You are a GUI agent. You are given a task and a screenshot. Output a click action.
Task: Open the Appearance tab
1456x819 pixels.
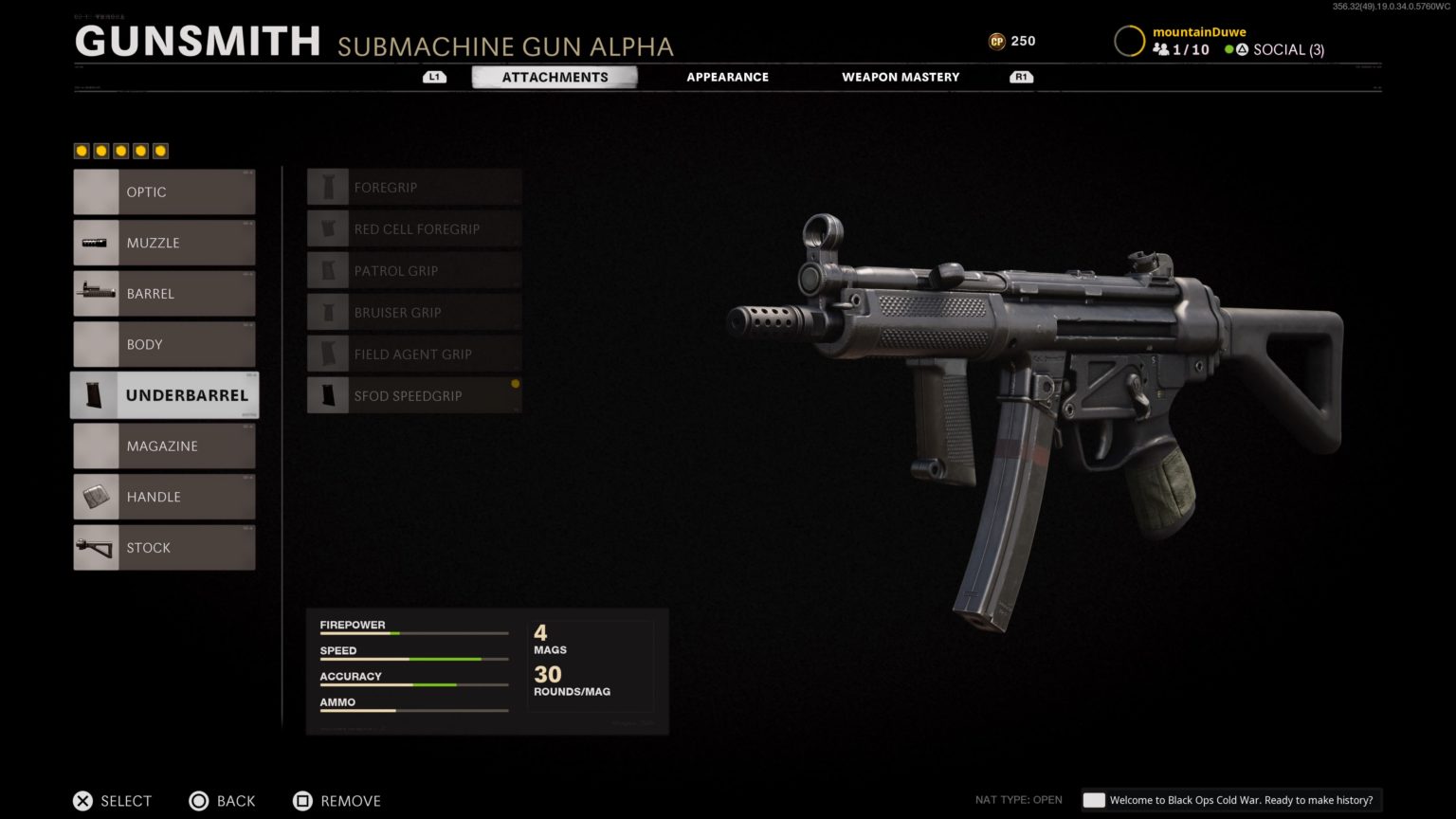tap(727, 77)
